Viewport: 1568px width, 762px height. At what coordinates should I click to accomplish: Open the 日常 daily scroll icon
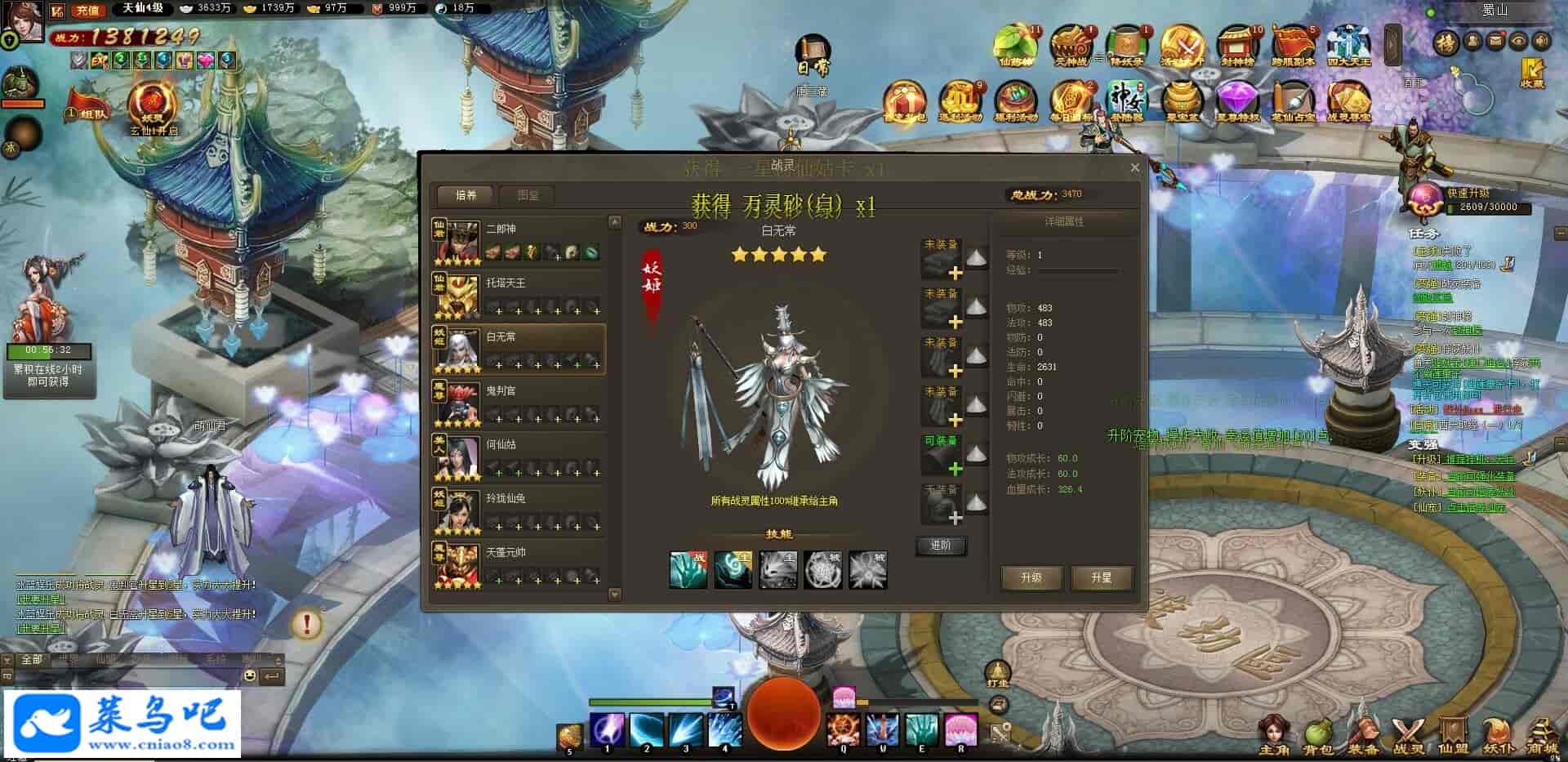(x=813, y=56)
